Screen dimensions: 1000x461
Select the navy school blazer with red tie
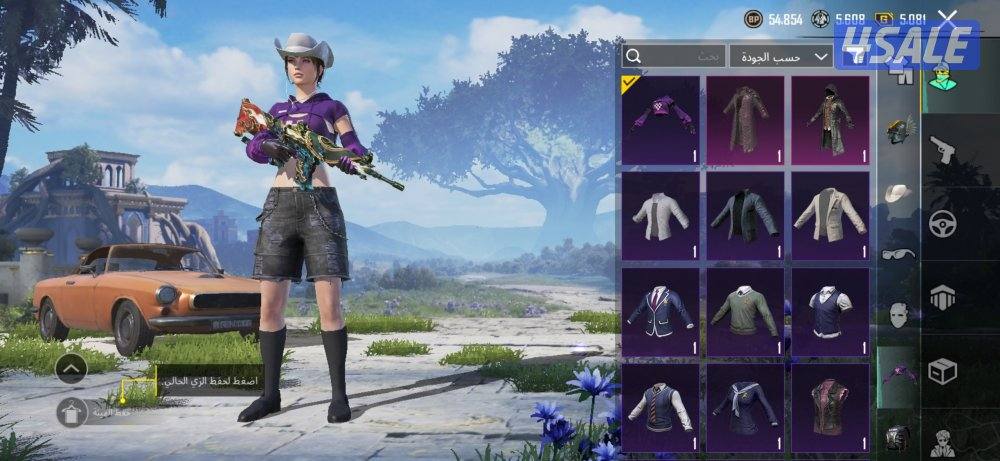pyautogui.click(x=660, y=311)
